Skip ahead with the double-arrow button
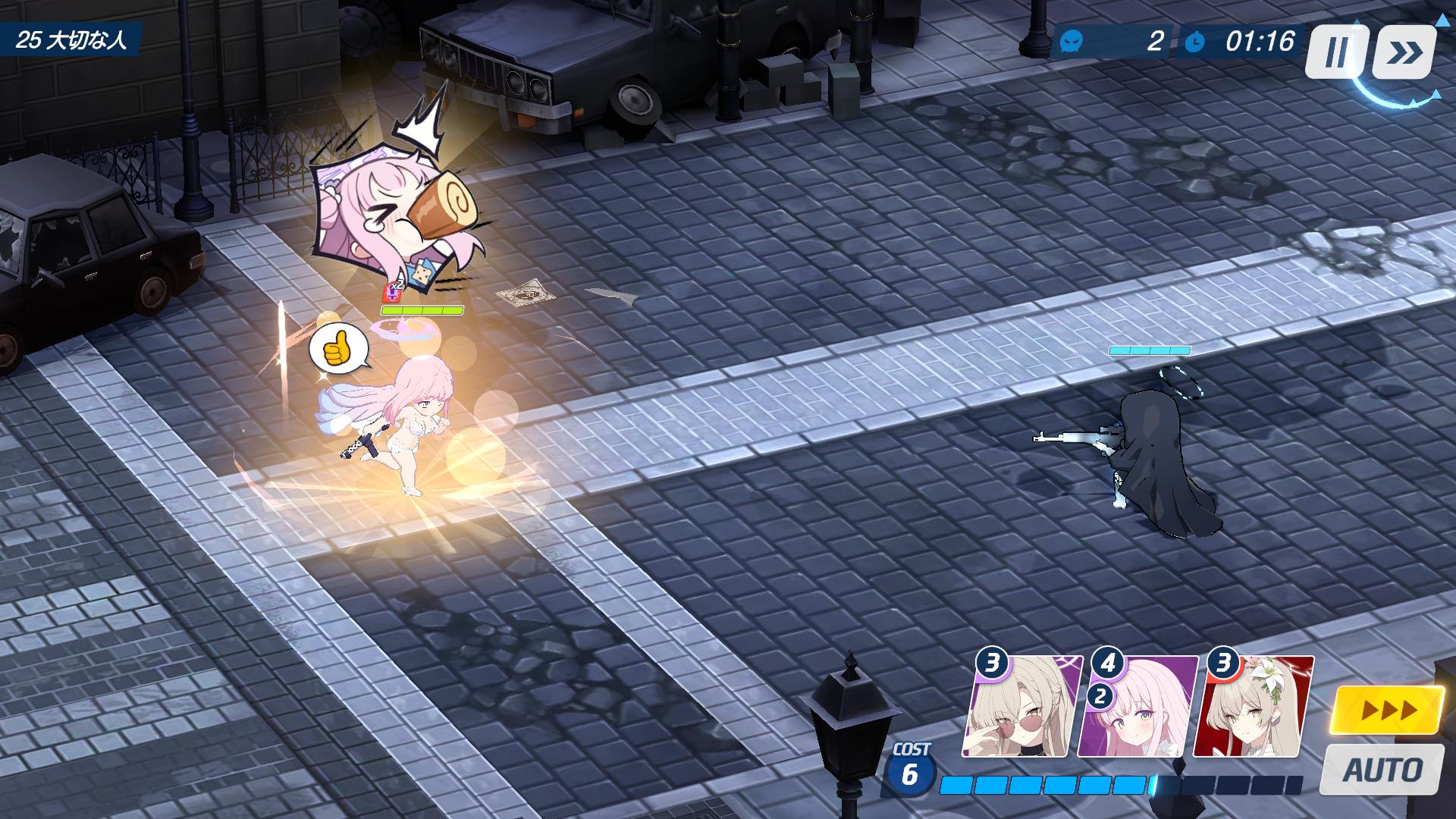 pyautogui.click(x=1404, y=52)
